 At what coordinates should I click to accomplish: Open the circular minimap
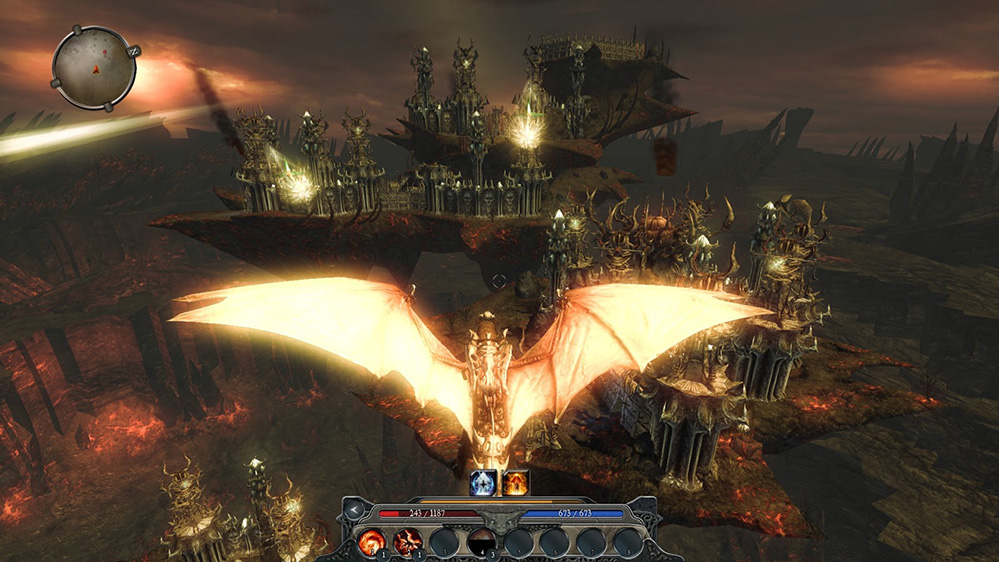pyautogui.click(x=94, y=66)
